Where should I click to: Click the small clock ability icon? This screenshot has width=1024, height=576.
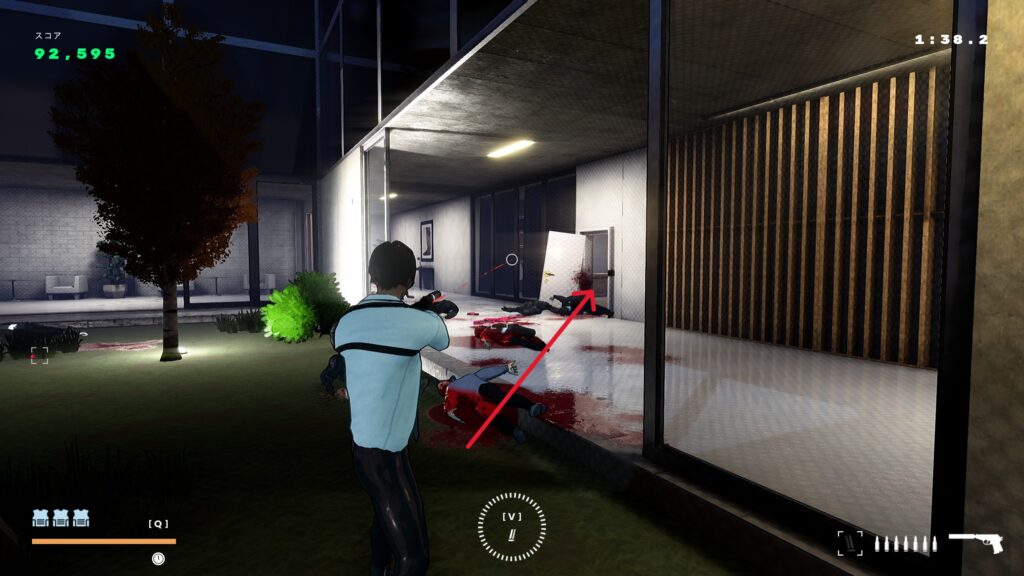tap(158, 558)
